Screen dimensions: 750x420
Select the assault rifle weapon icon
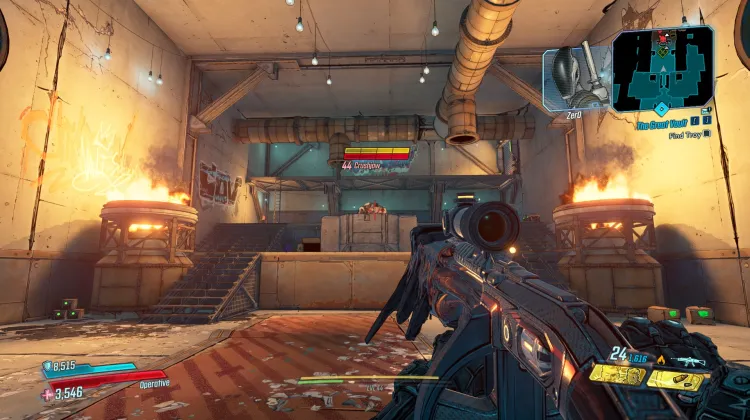tap(690, 361)
